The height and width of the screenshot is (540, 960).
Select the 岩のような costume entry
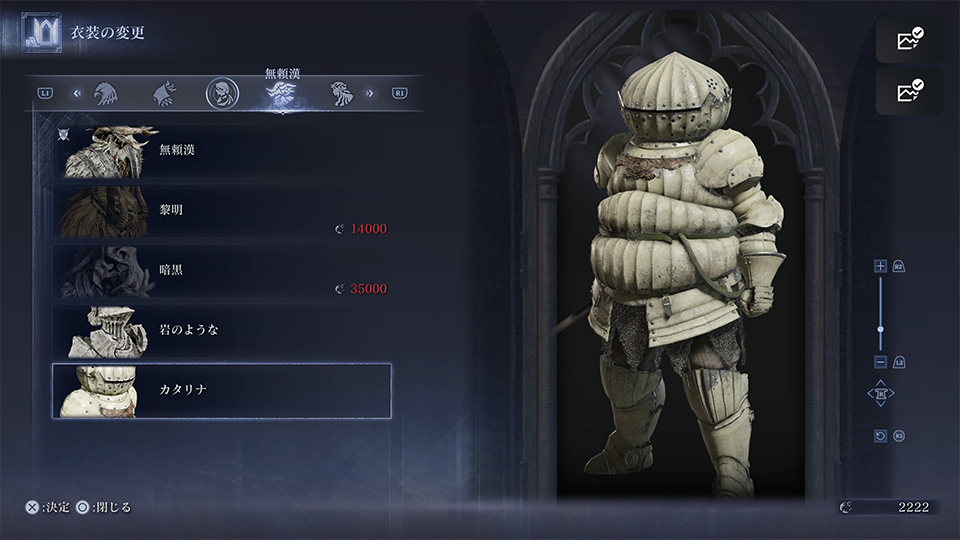[222, 331]
